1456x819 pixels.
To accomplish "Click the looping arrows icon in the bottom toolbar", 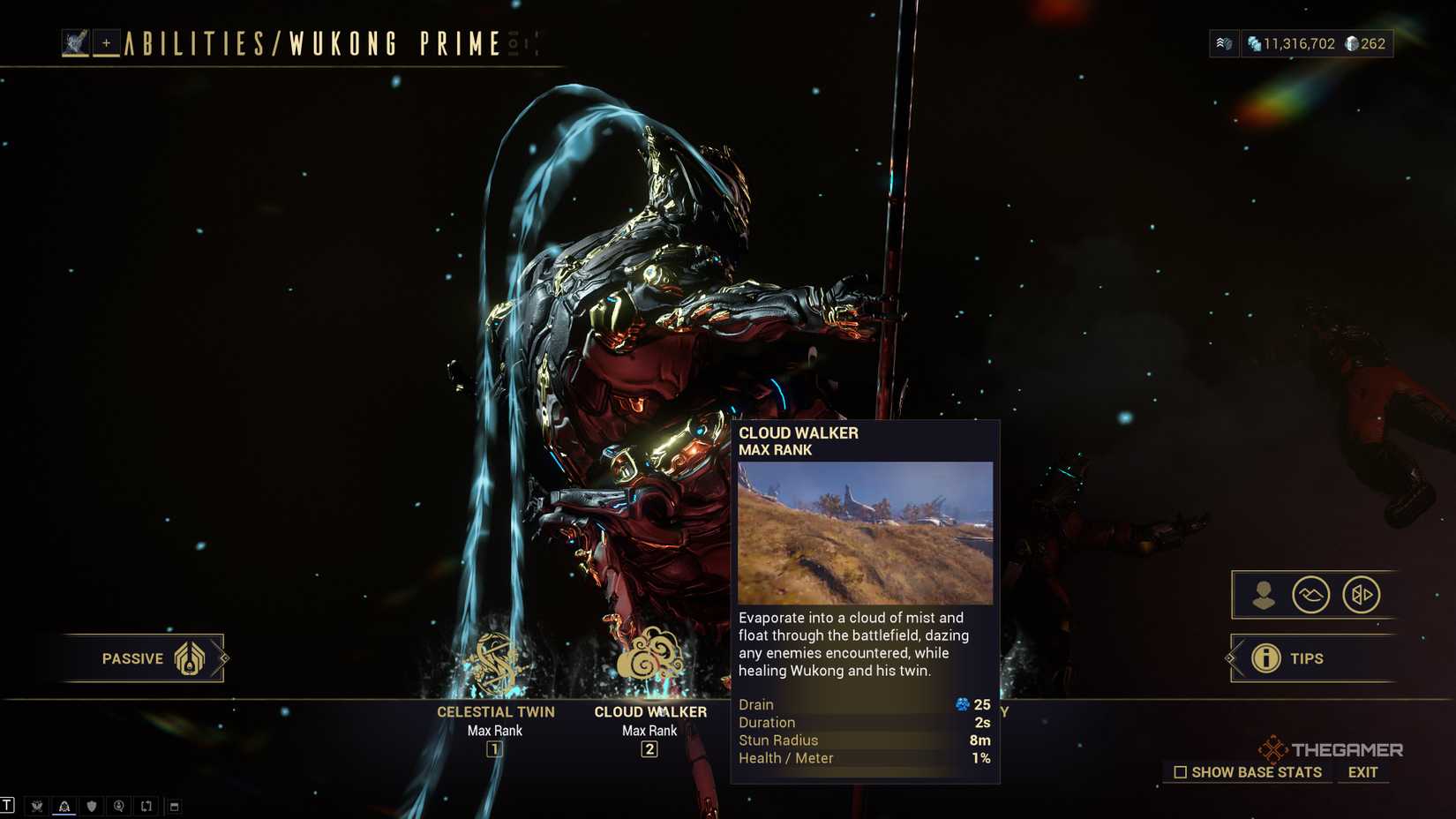I will [x=146, y=806].
